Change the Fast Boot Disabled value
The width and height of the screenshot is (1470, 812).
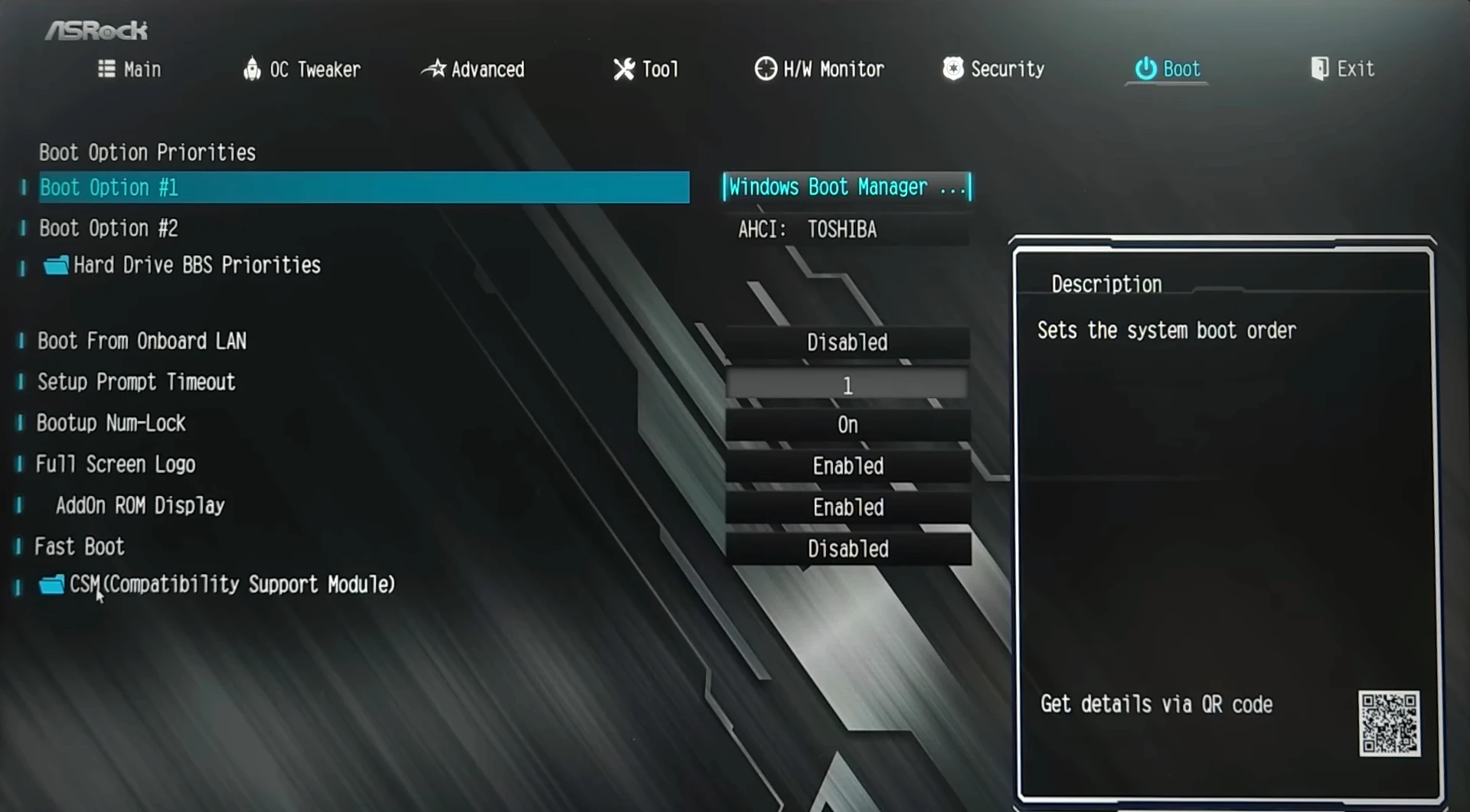tap(847, 549)
